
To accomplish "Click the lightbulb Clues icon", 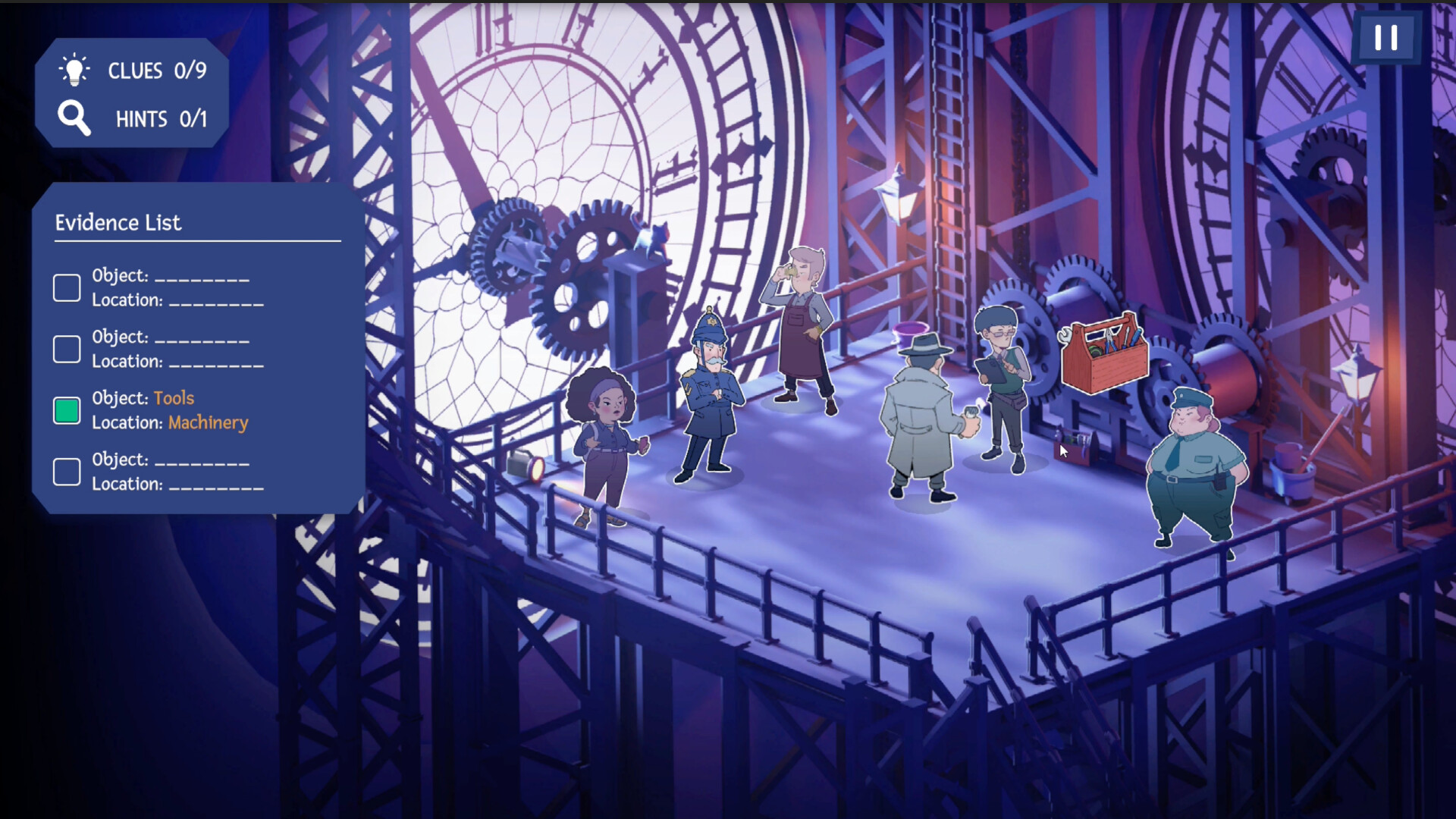I will pos(74,71).
